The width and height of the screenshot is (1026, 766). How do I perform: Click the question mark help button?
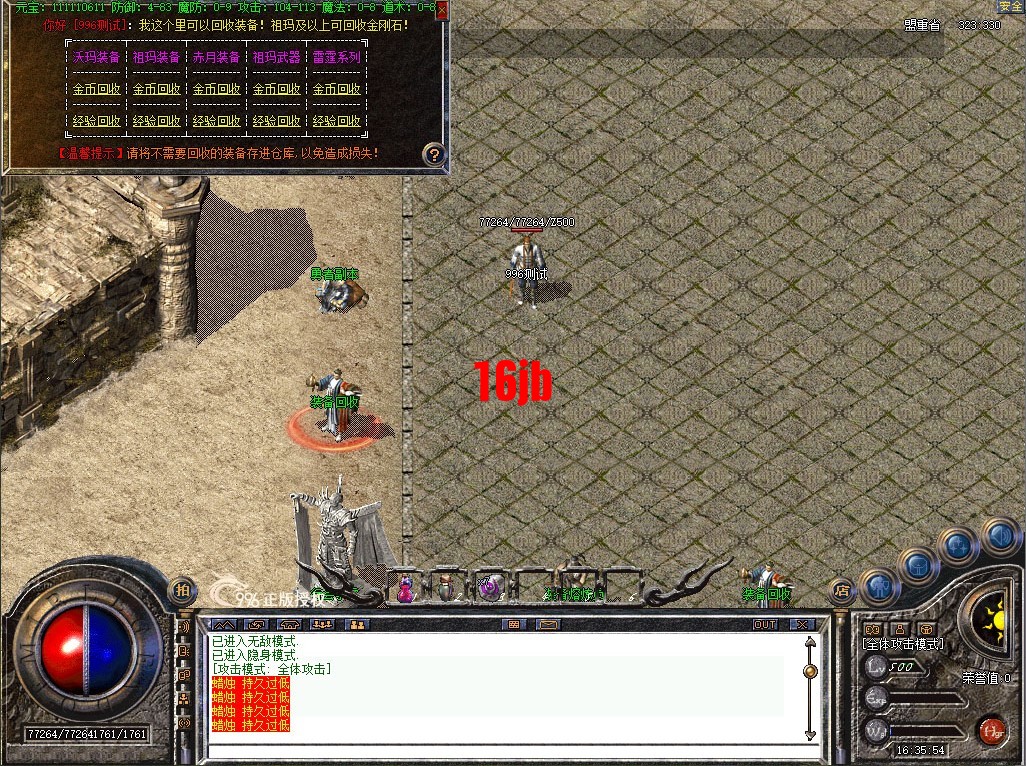click(x=433, y=154)
